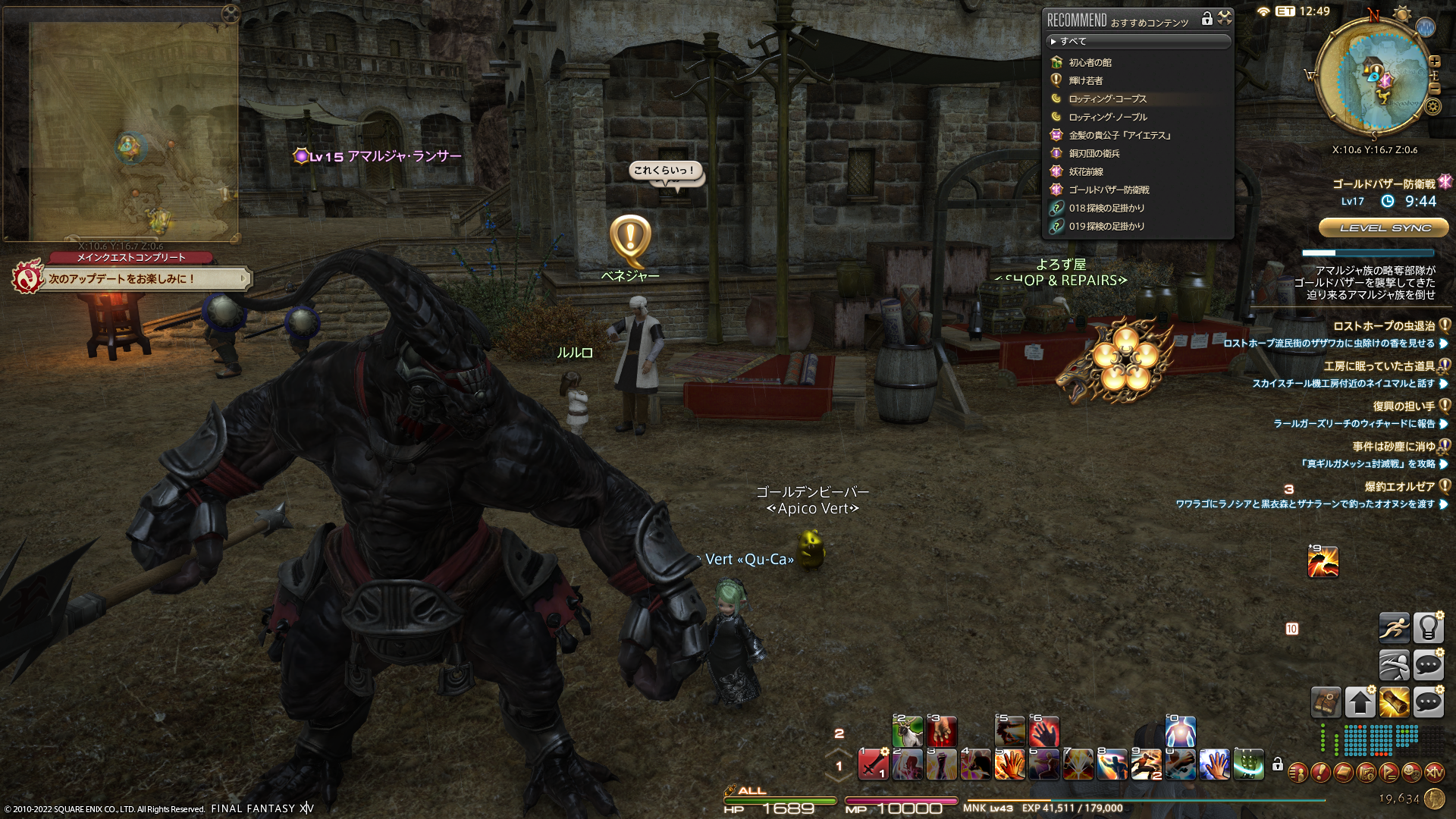This screenshot has width=1456, height=819.
Task: Open the ロストホープの虫退治 quest tracker entry
Action: pyautogui.click(x=1383, y=326)
